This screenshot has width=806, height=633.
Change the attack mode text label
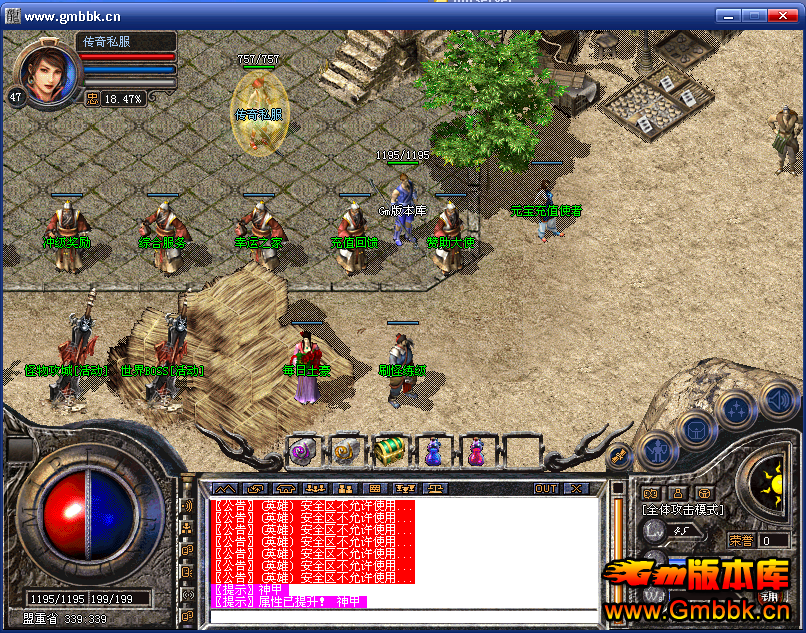[682, 510]
